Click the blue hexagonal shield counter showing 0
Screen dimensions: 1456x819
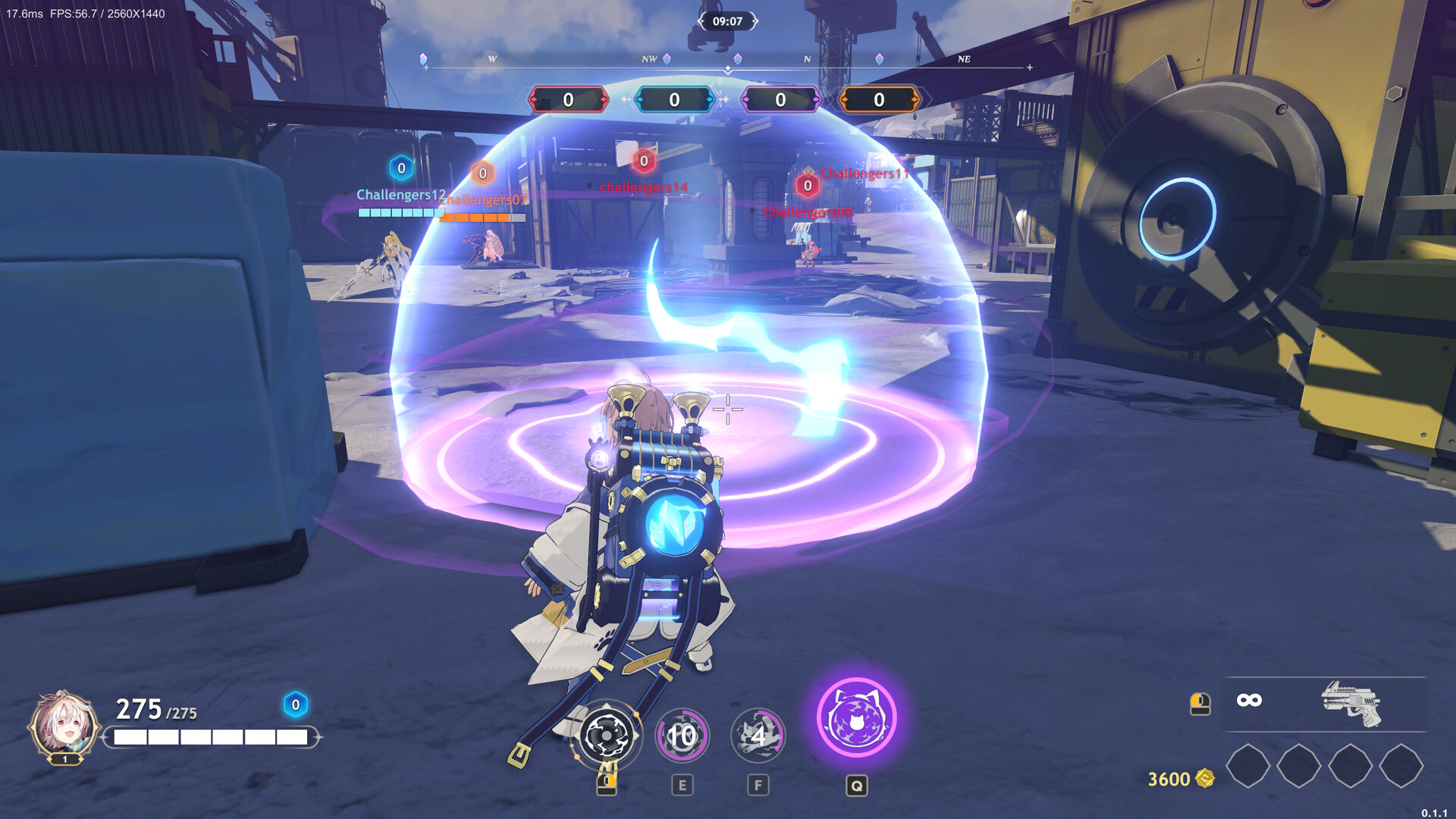pyautogui.click(x=292, y=706)
